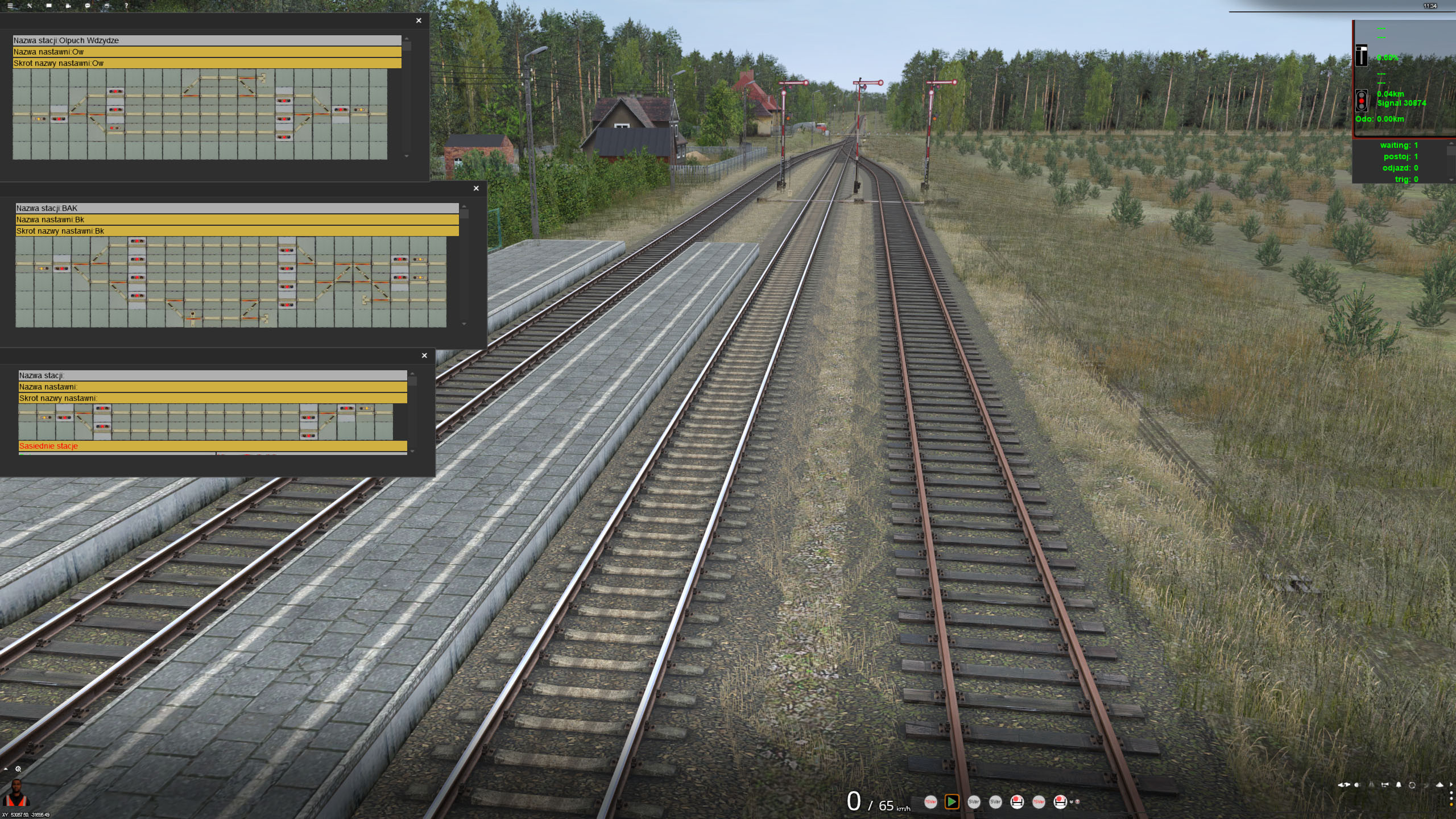The height and width of the screenshot is (819, 1456).
Task: Close the BAK station panel
Action: [476, 188]
